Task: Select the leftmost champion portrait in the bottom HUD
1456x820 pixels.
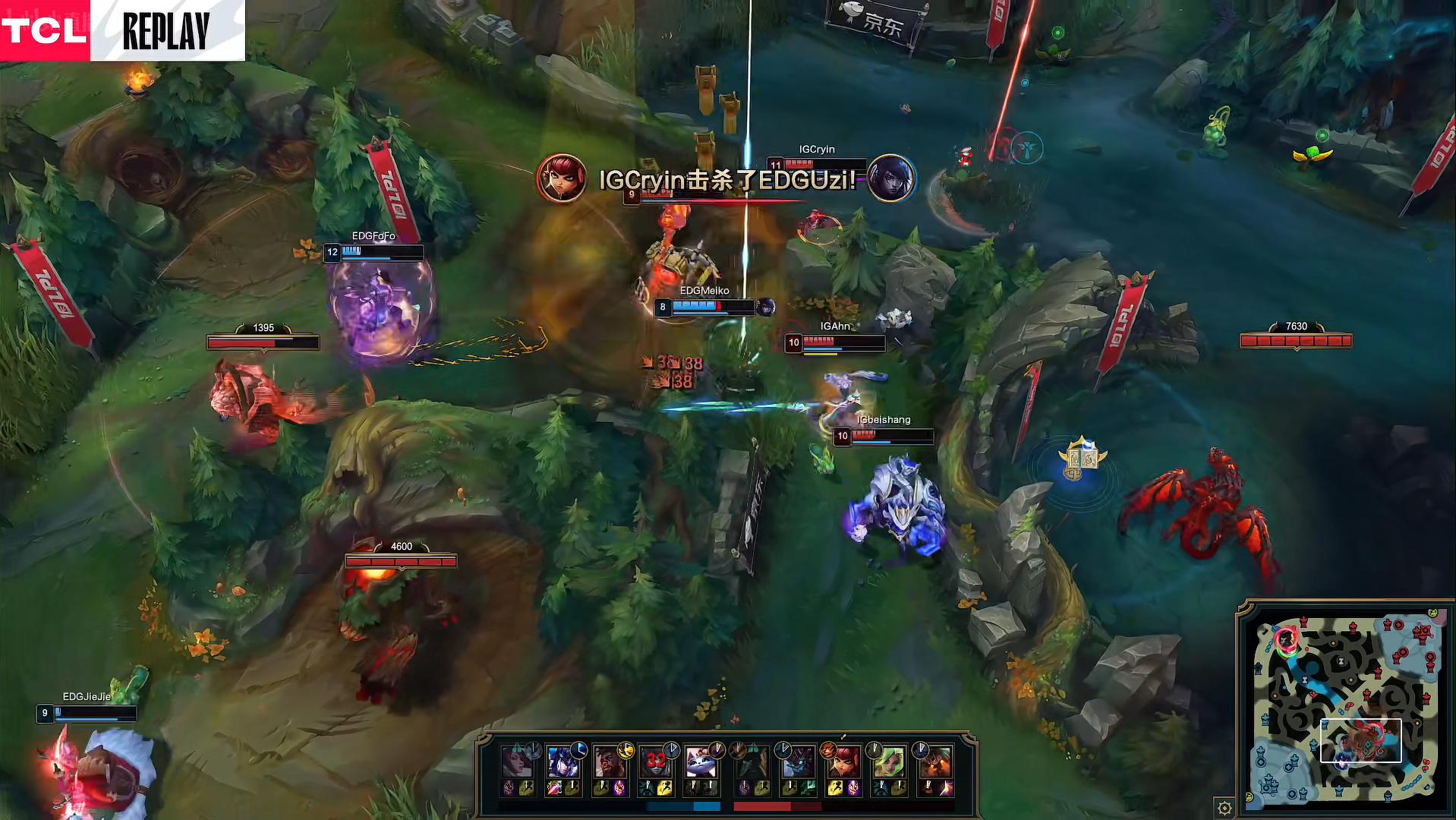Action: (x=517, y=760)
